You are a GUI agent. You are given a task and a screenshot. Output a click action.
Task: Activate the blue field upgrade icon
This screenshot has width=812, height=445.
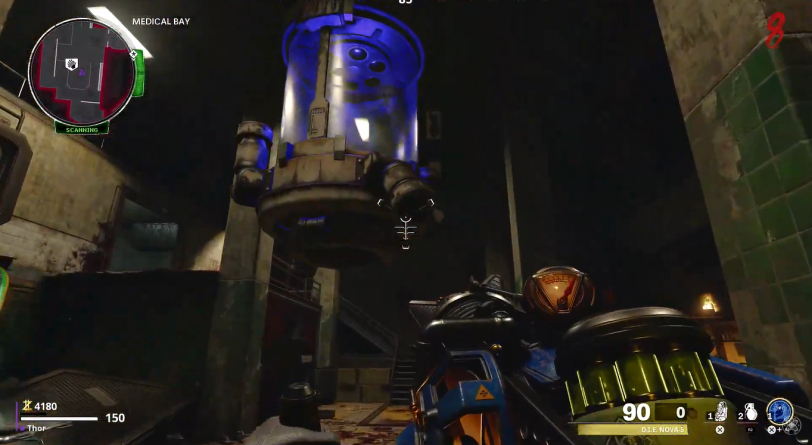click(x=780, y=412)
